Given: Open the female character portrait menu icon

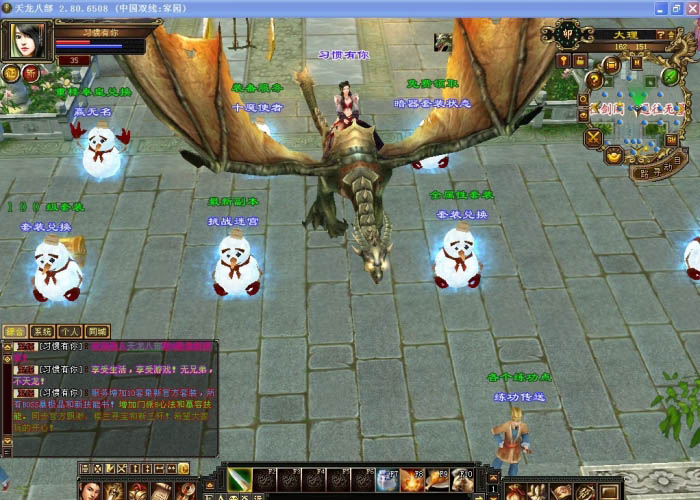Looking at the screenshot, I should [x=90, y=490].
